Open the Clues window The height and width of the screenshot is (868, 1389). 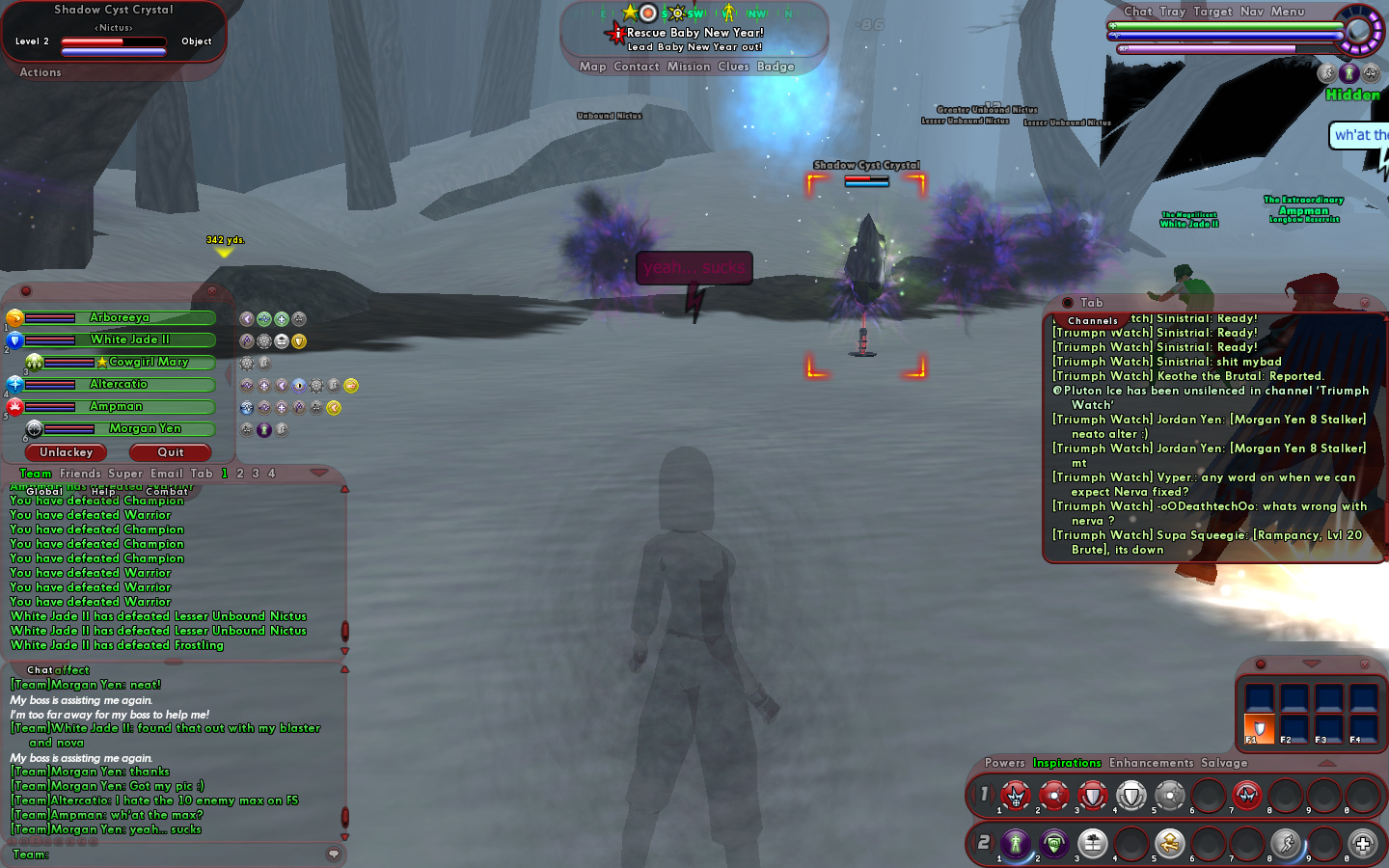[733, 67]
